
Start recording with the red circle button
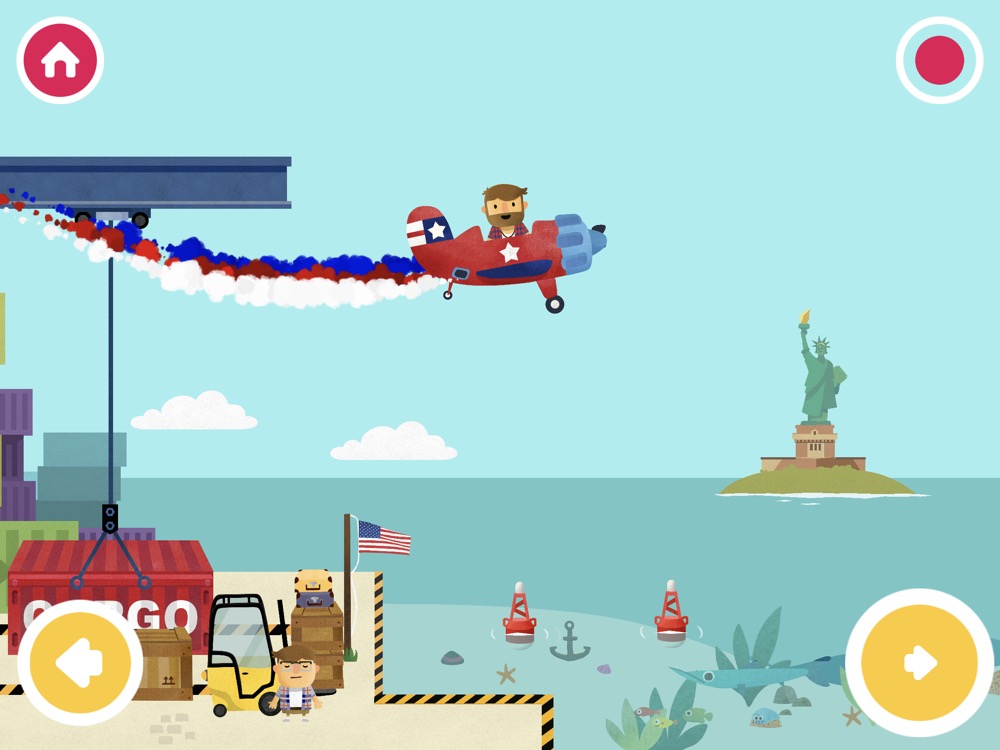pyautogui.click(x=939, y=60)
